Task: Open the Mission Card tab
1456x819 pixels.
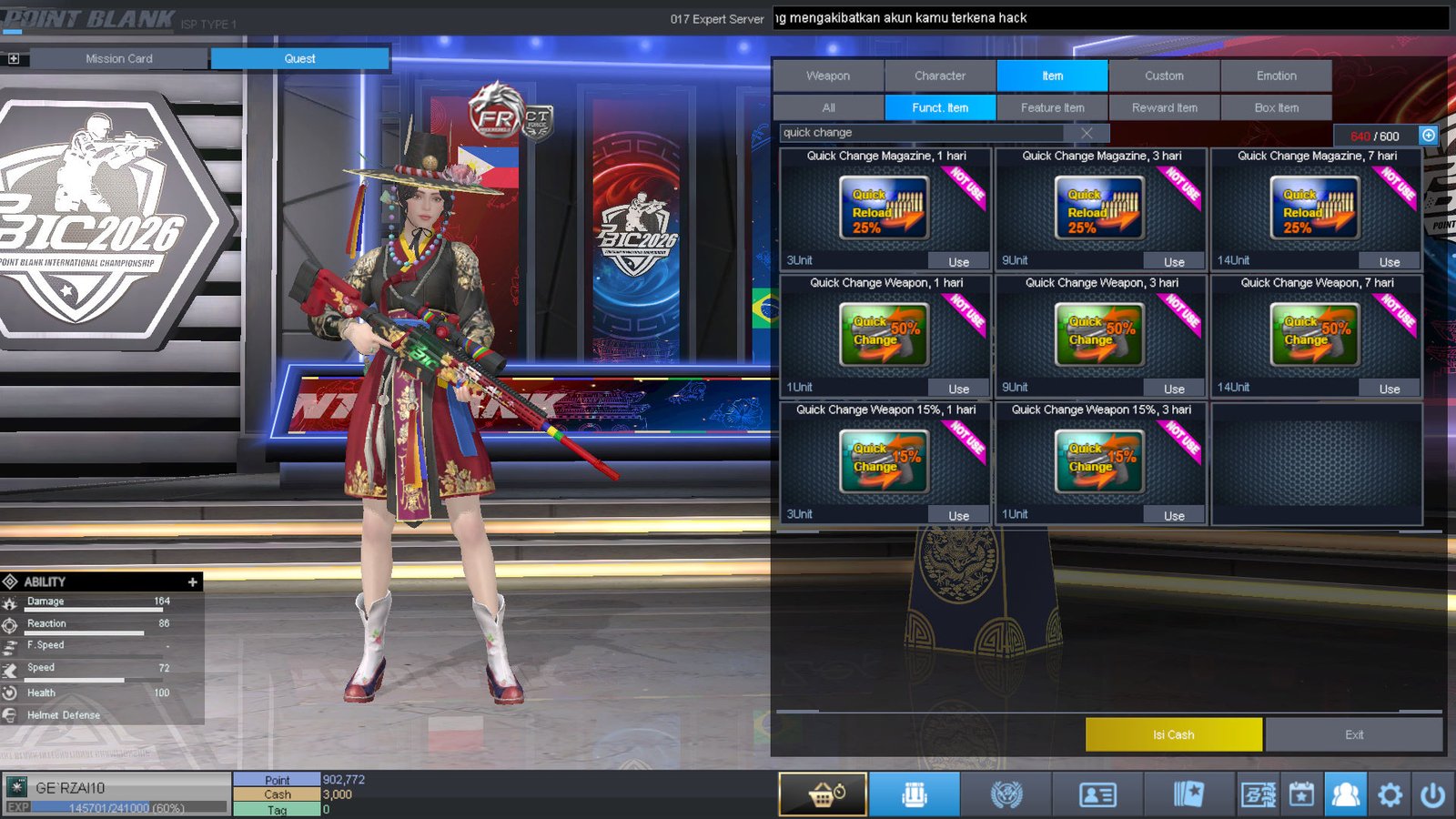Action: [x=119, y=58]
